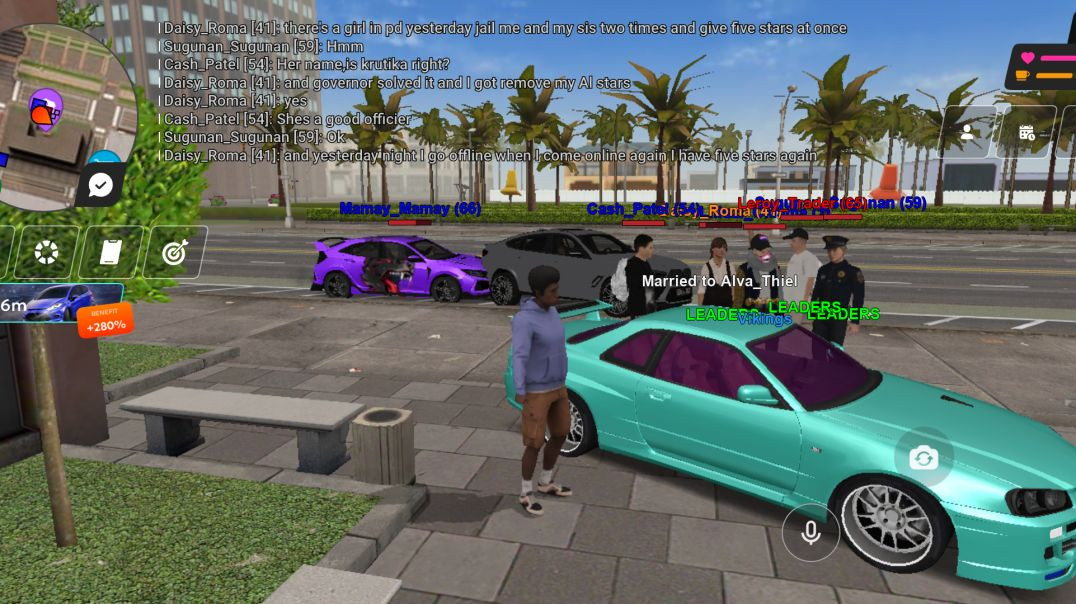Image resolution: width=1076 pixels, height=604 pixels.
Task: Switch camera view with the camera button
Action: click(923, 458)
